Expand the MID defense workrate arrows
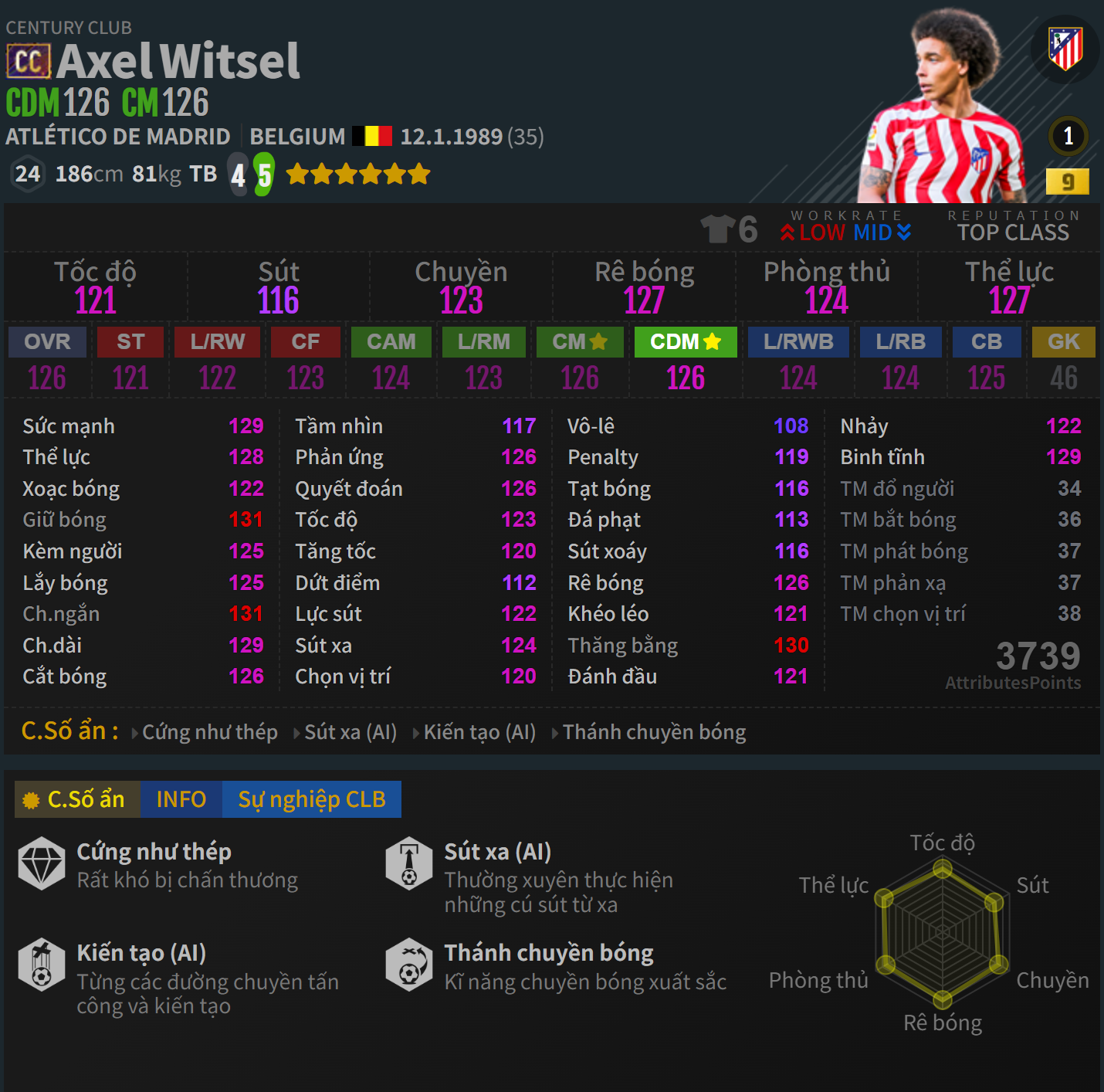1104x1092 pixels. point(903,232)
